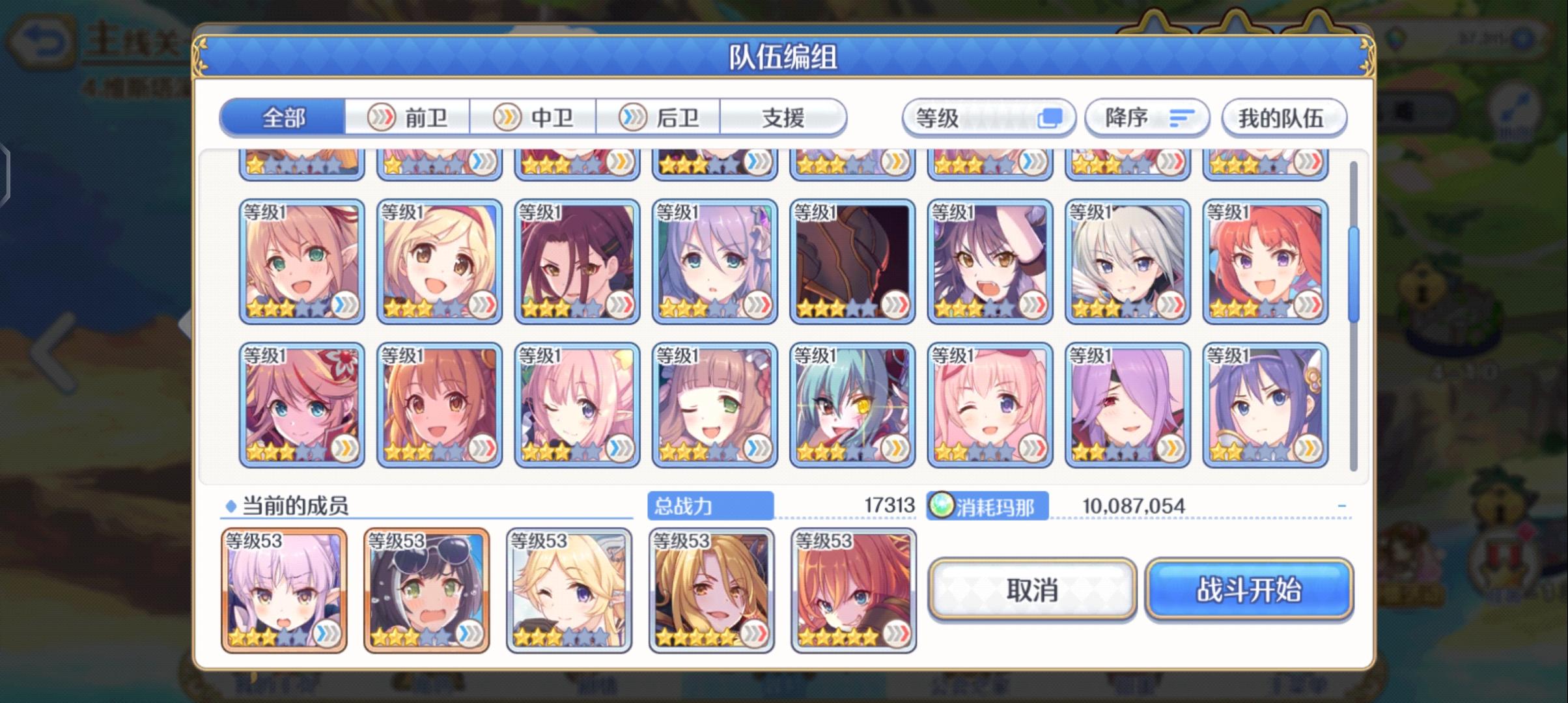Switch to the 支援 support tab
The image size is (1568, 703).
point(783,117)
